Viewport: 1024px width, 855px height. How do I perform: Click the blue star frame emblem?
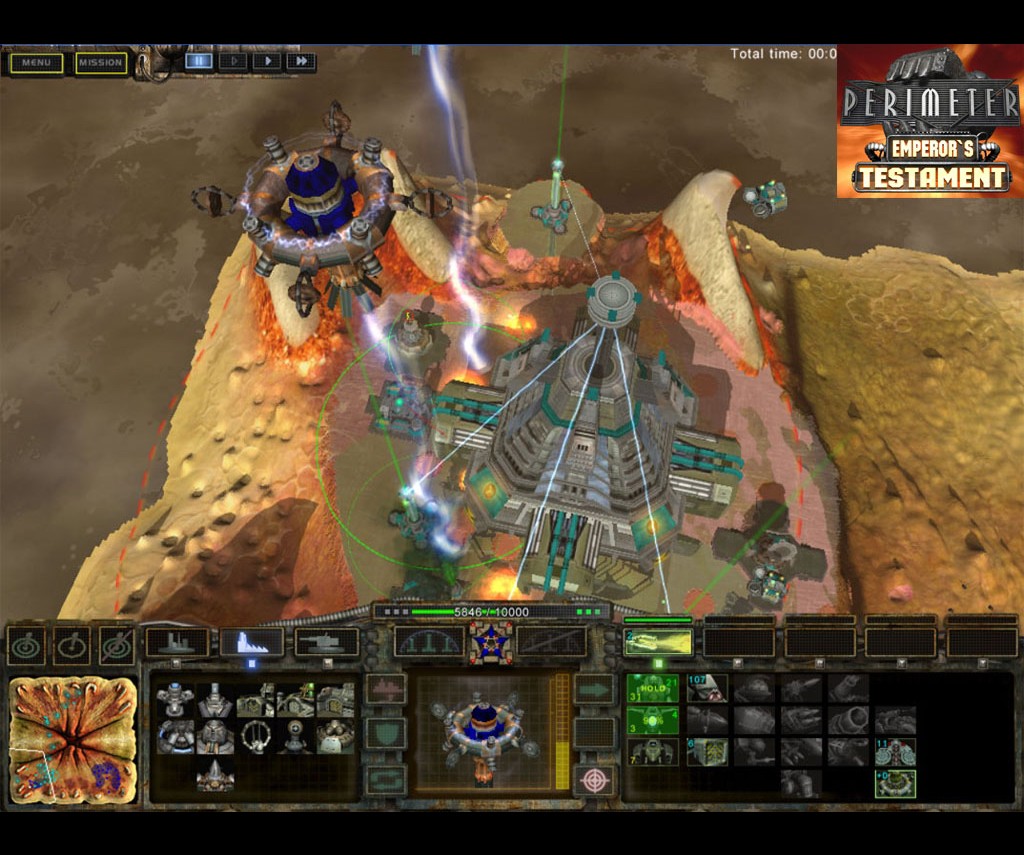click(x=490, y=643)
